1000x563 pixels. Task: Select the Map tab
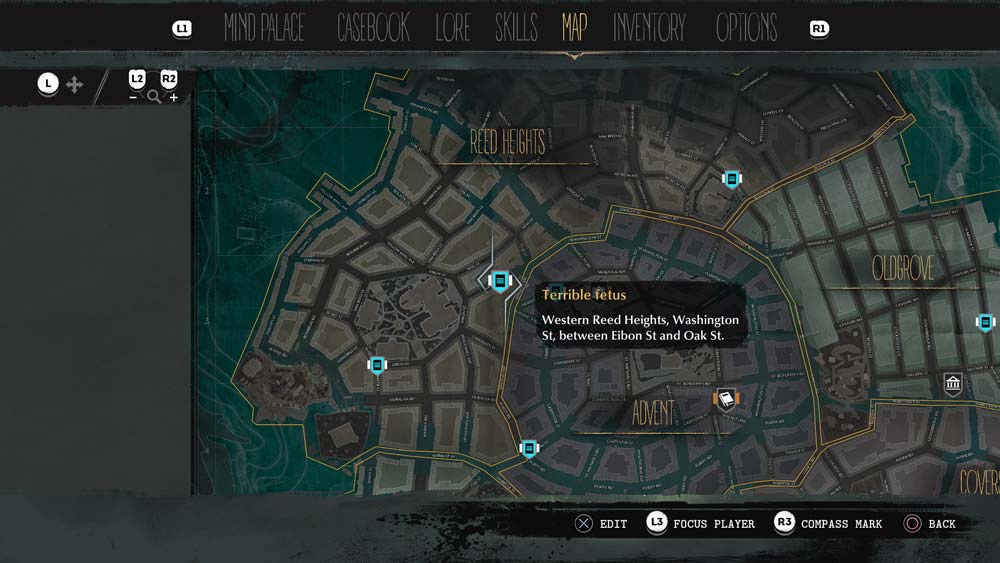[574, 28]
